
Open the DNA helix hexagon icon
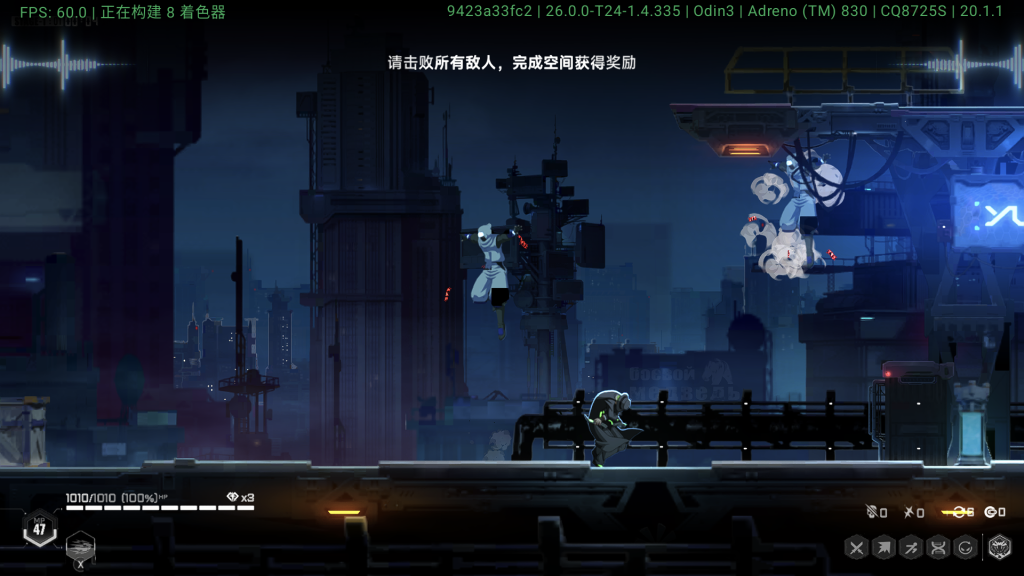(938, 547)
